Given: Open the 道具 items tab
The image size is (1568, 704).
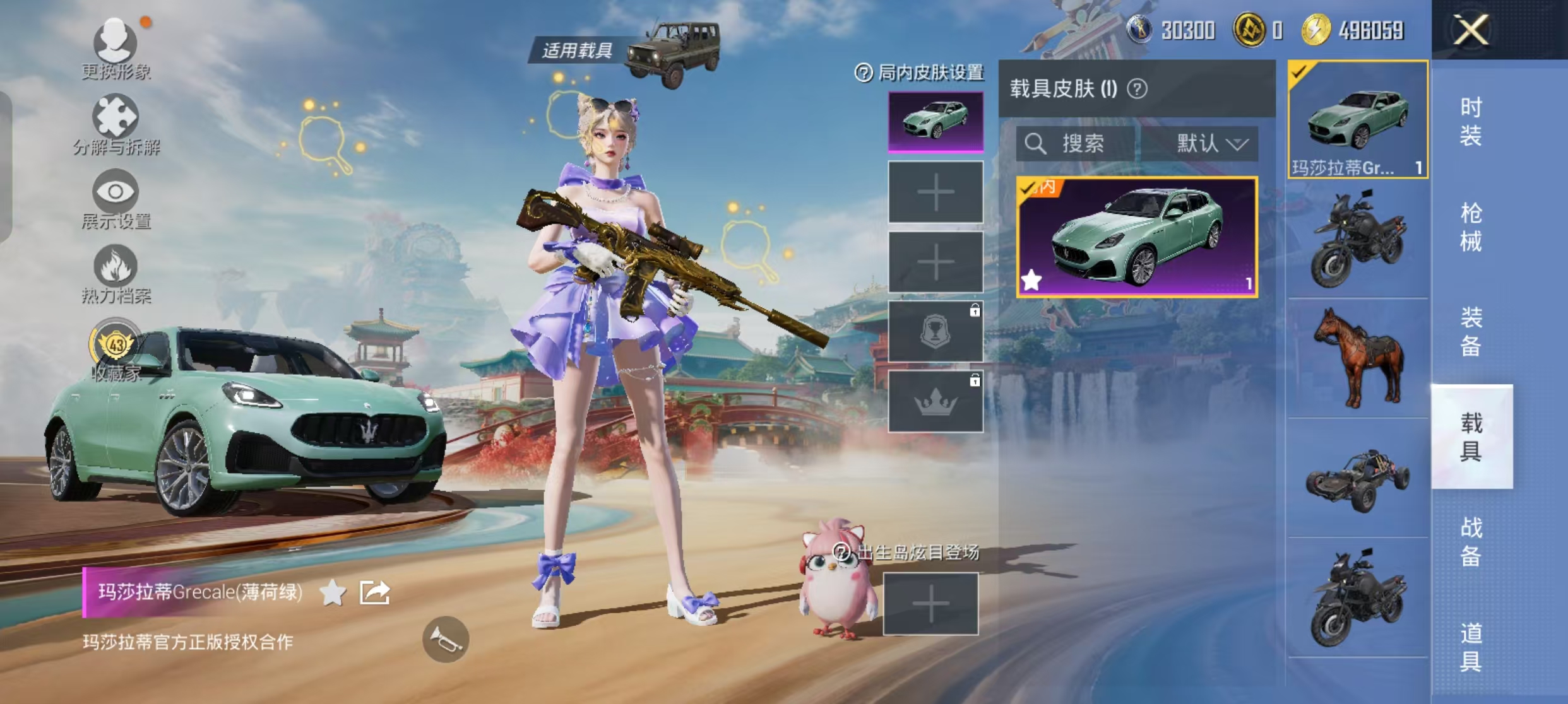Looking at the screenshot, I should pyautogui.click(x=1471, y=647).
